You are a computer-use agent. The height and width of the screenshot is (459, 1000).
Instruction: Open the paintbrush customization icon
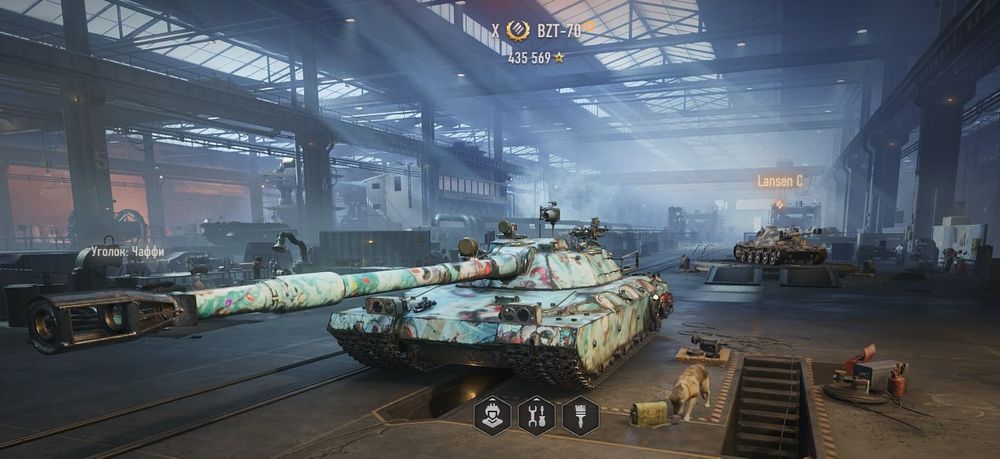point(580,415)
